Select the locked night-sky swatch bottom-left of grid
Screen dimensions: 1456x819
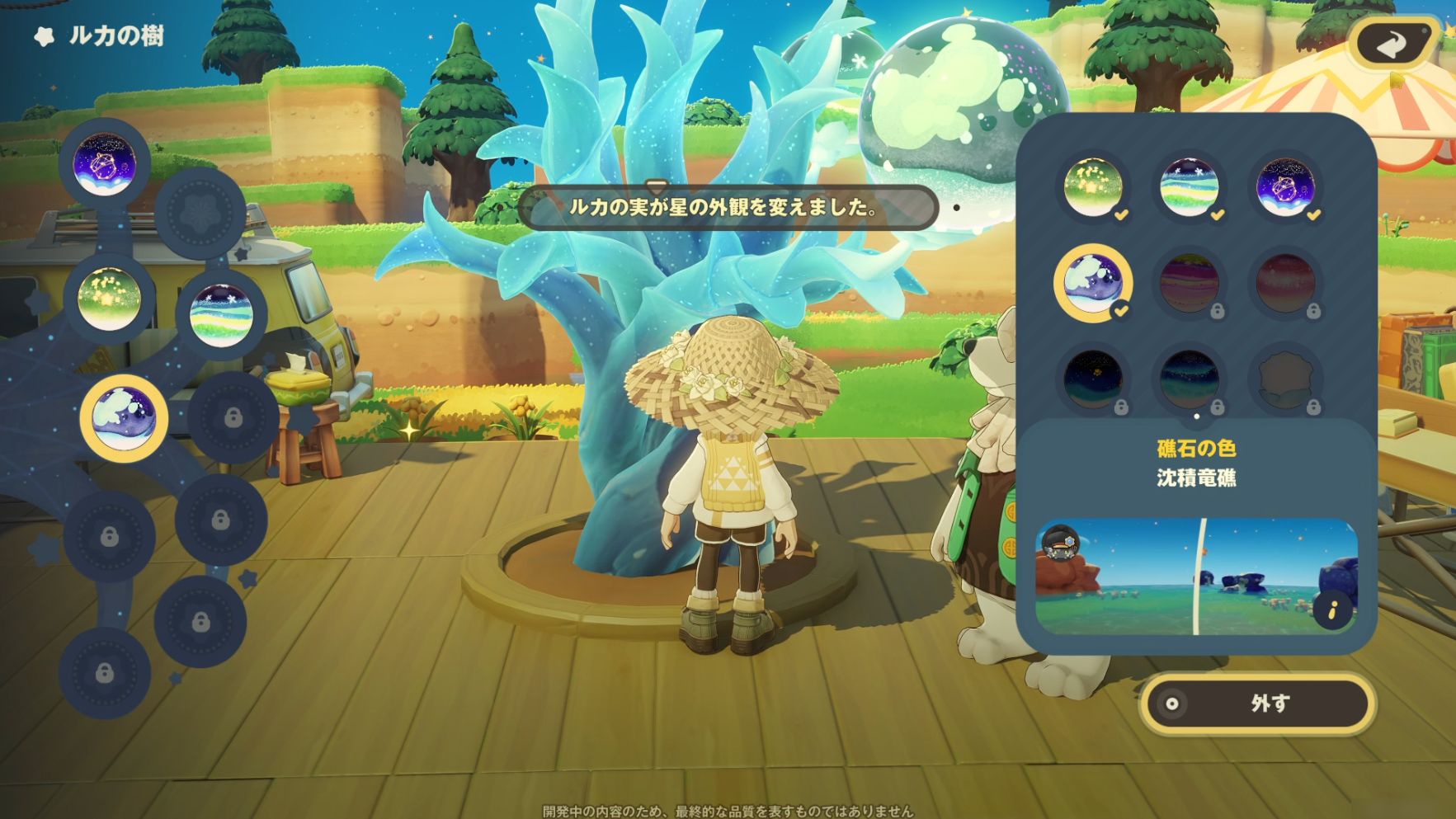point(1095,379)
